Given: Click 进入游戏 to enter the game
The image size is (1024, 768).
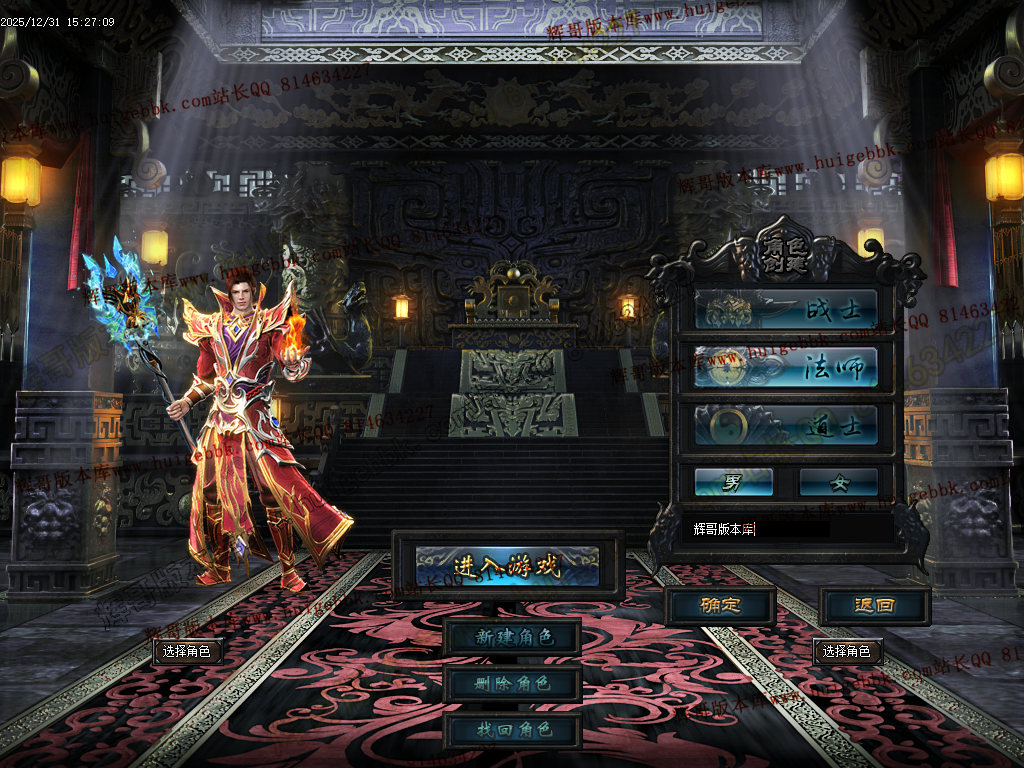Looking at the screenshot, I should click(x=508, y=565).
